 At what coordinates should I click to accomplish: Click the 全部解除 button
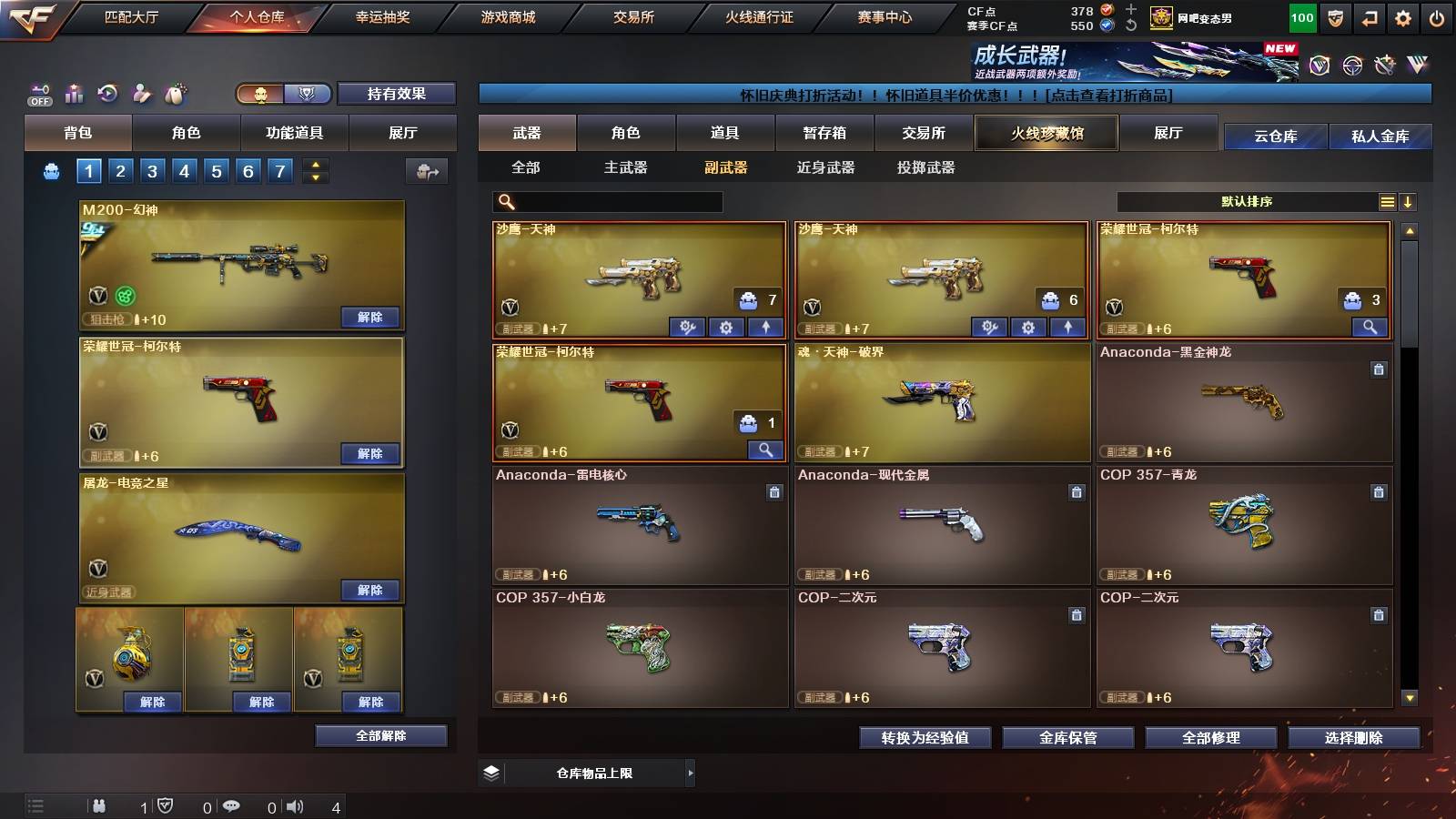click(380, 735)
